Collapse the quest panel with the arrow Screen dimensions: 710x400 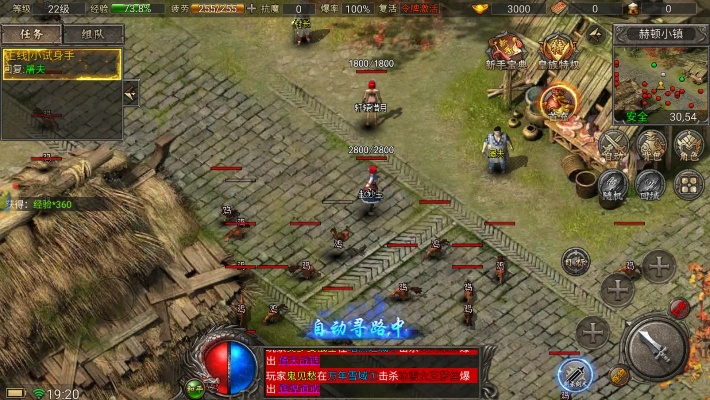pos(131,92)
